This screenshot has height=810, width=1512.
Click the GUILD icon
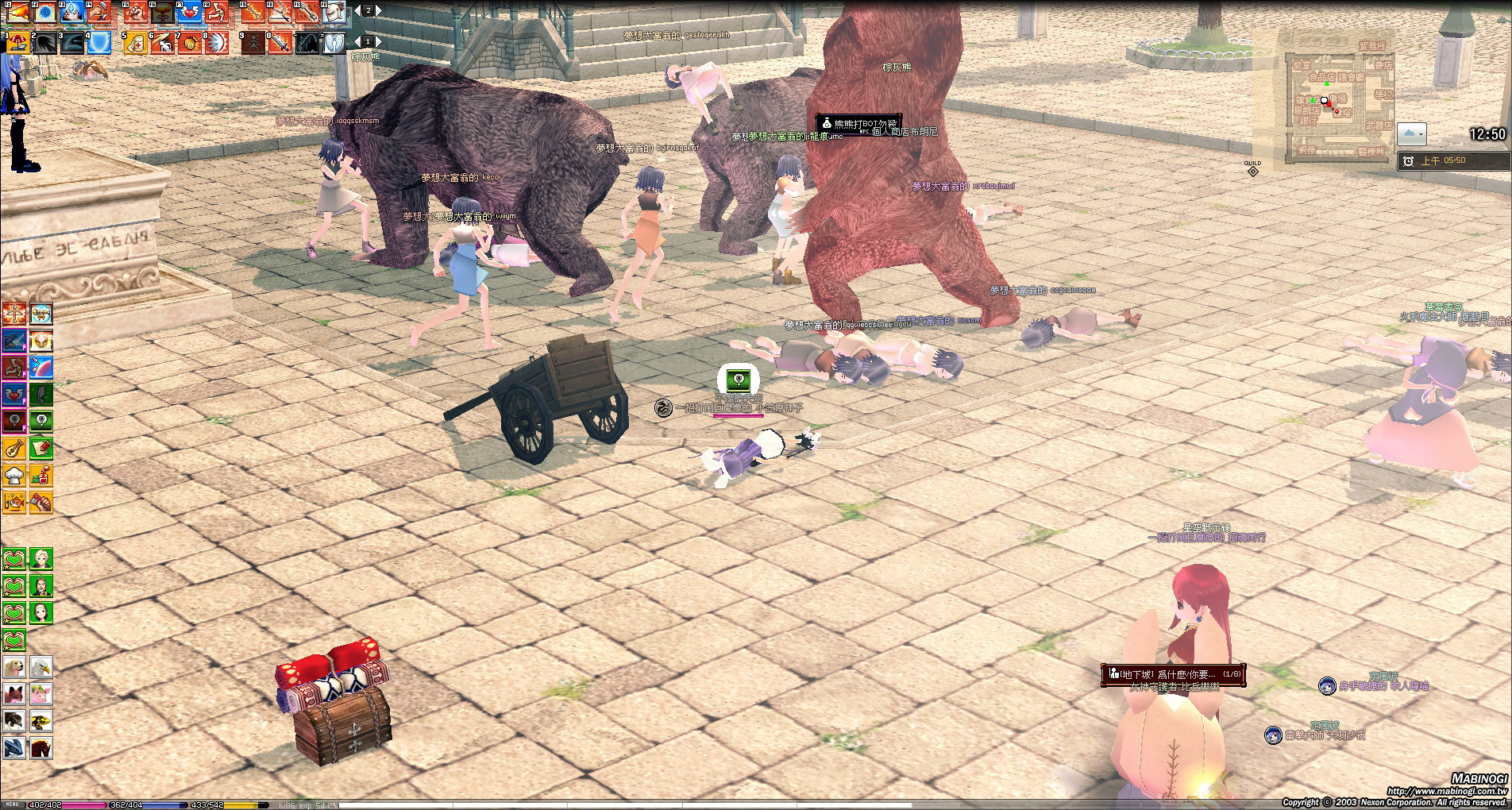(x=1252, y=169)
